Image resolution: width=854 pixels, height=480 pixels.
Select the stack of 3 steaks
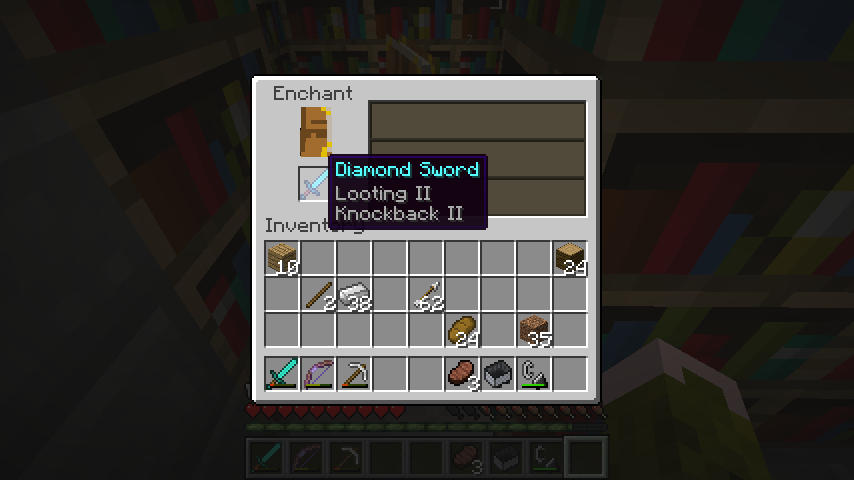point(463,374)
